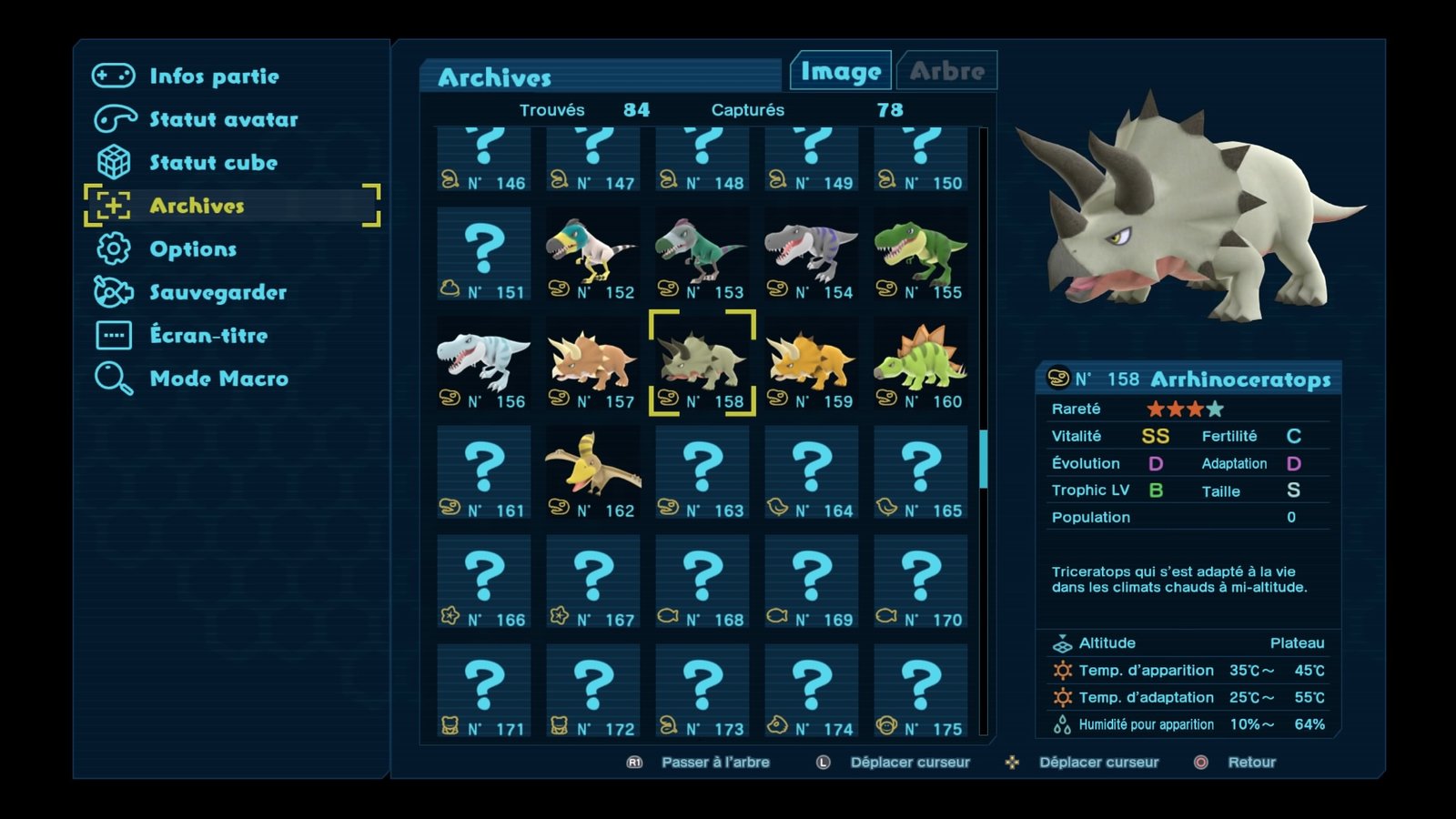Click the archive list scrollbar handle

pos(983,459)
